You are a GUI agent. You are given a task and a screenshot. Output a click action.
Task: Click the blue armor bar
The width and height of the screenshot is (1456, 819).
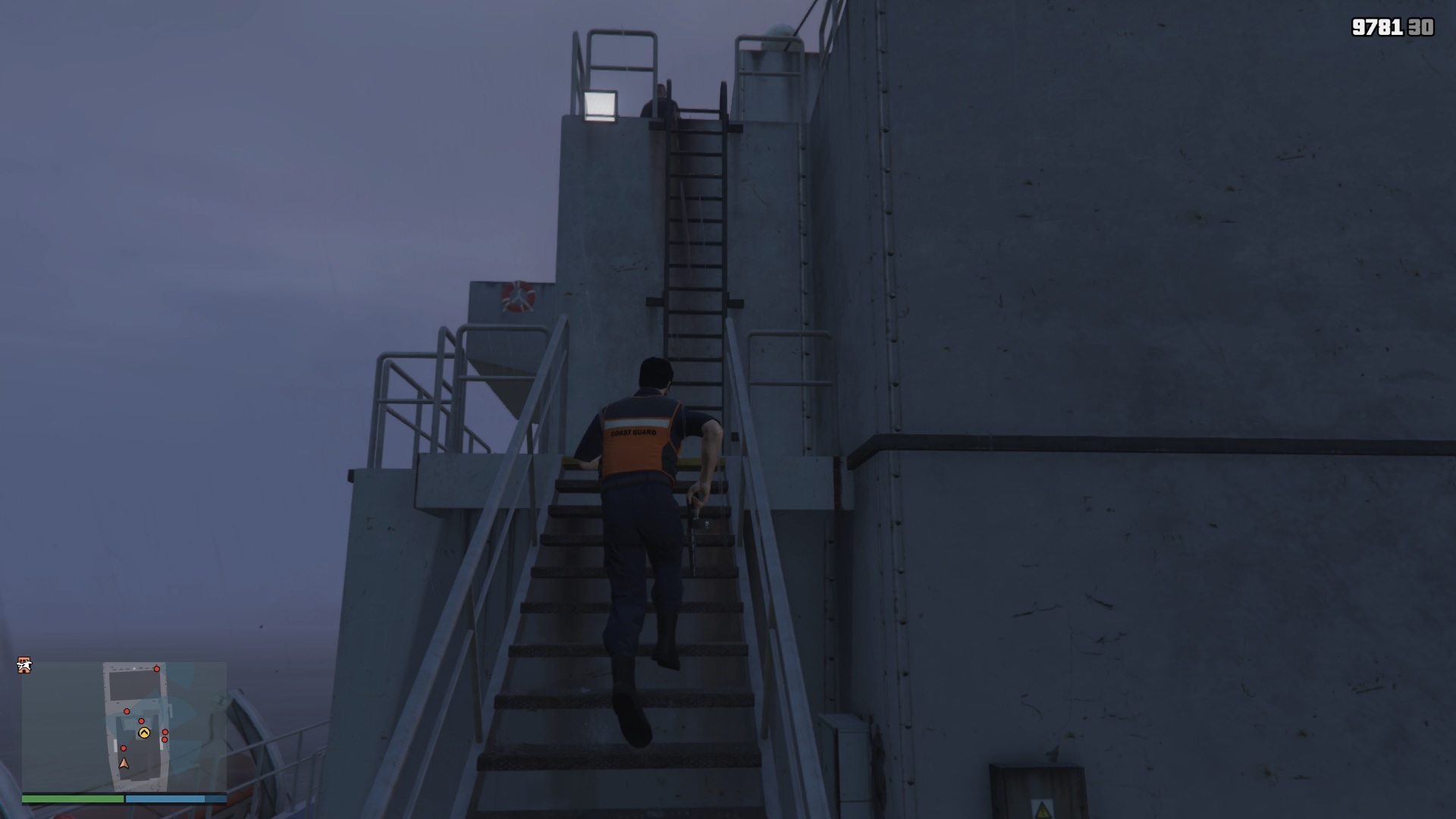165,798
